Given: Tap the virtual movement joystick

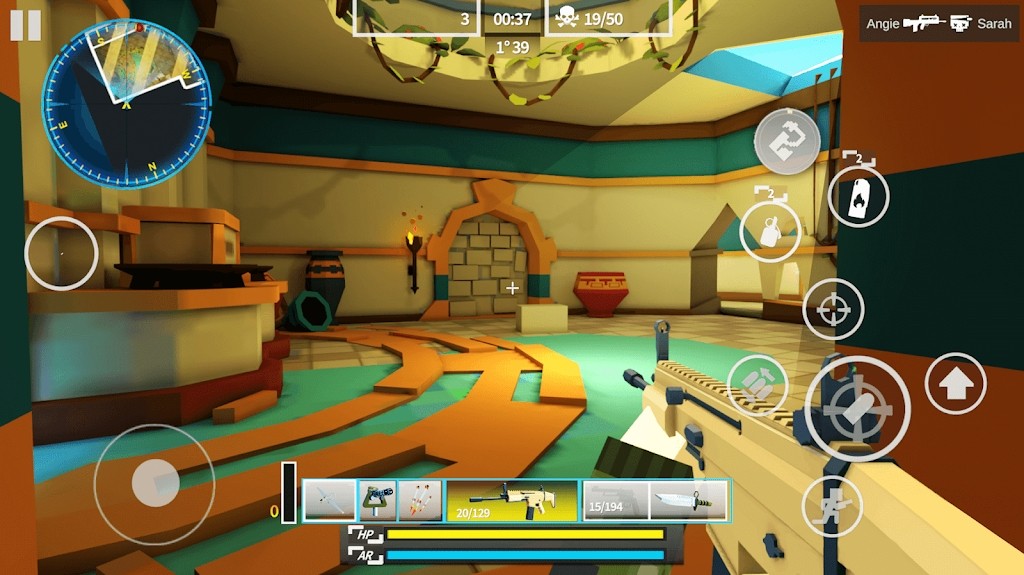Looking at the screenshot, I should pyautogui.click(x=154, y=484).
